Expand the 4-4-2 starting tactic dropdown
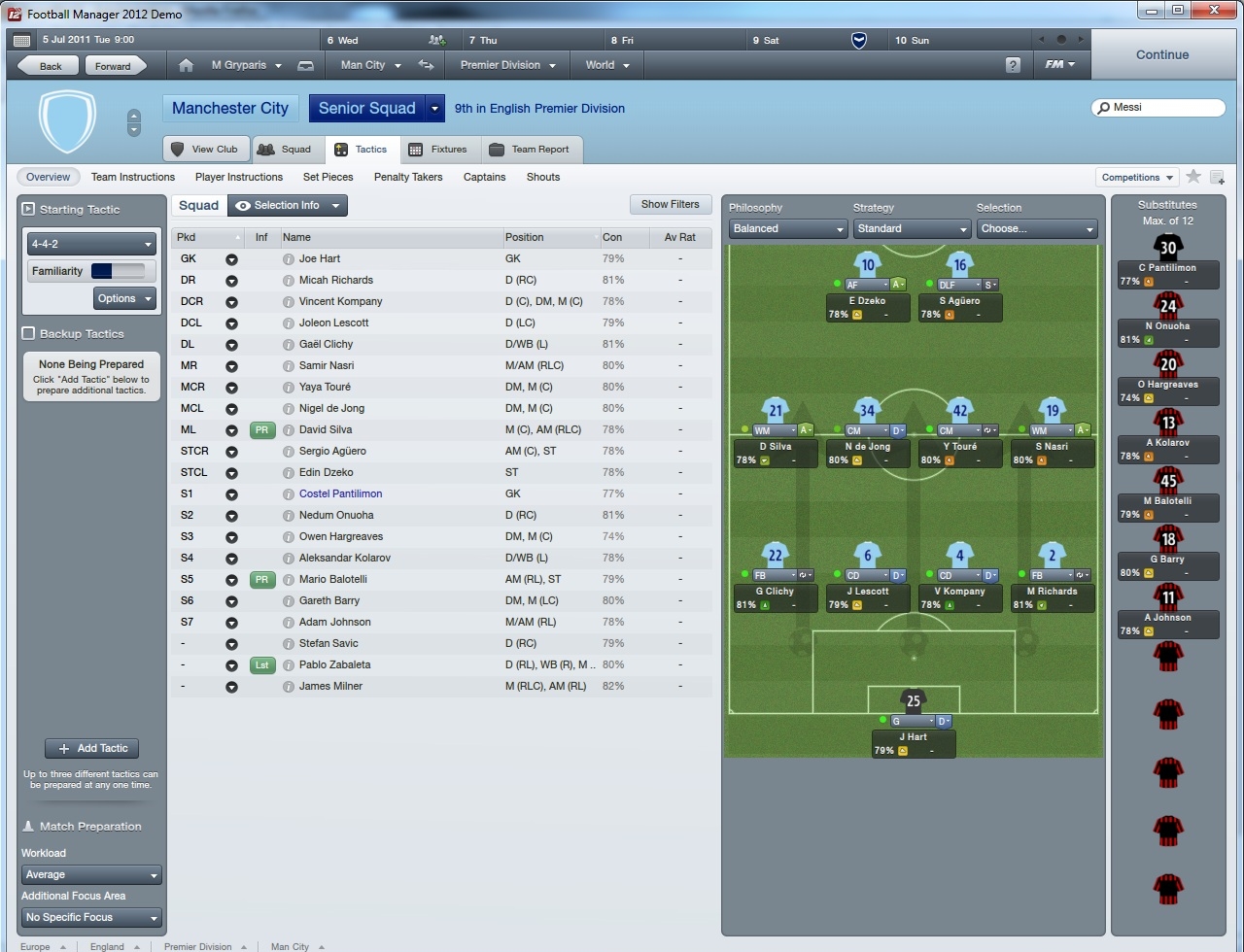This screenshot has height=952, width=1244. 90,243
